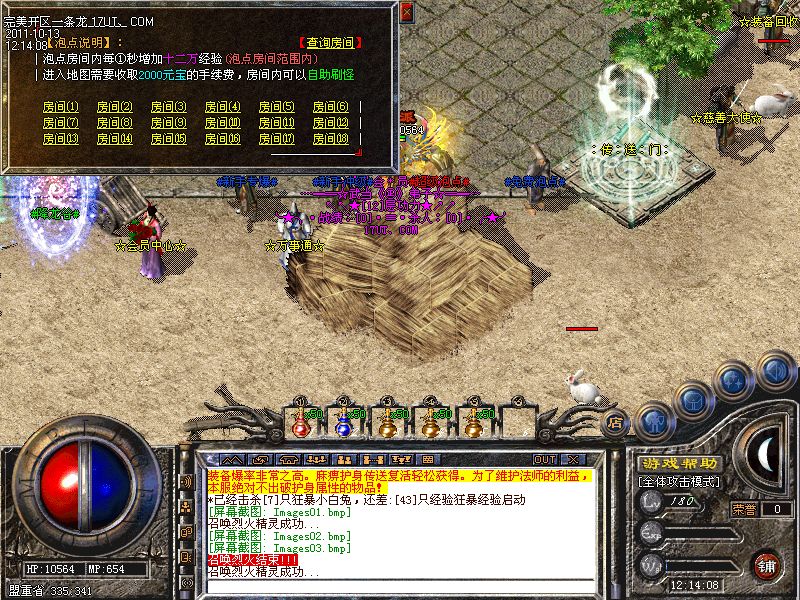Open the 店 shop button

tap(617, 423)
